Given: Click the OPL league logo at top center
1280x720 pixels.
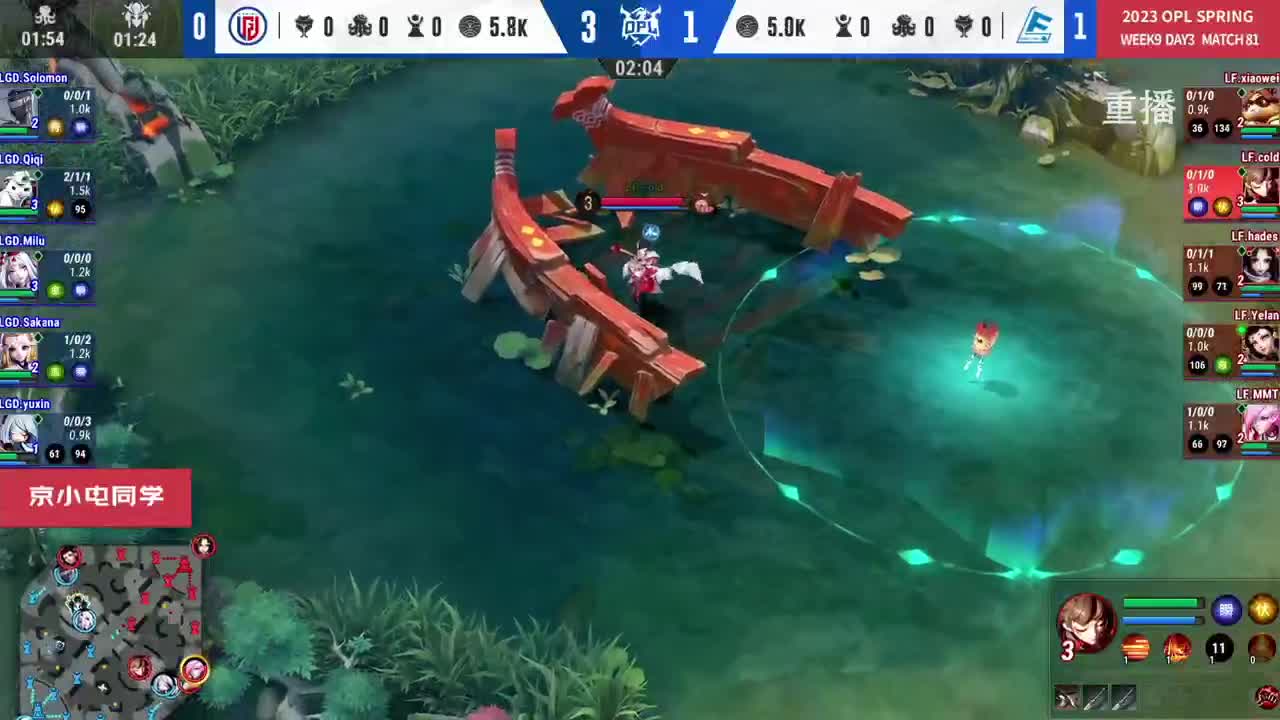Looking at the screenshot, I should pyautogui.click(x=641, y=27).
